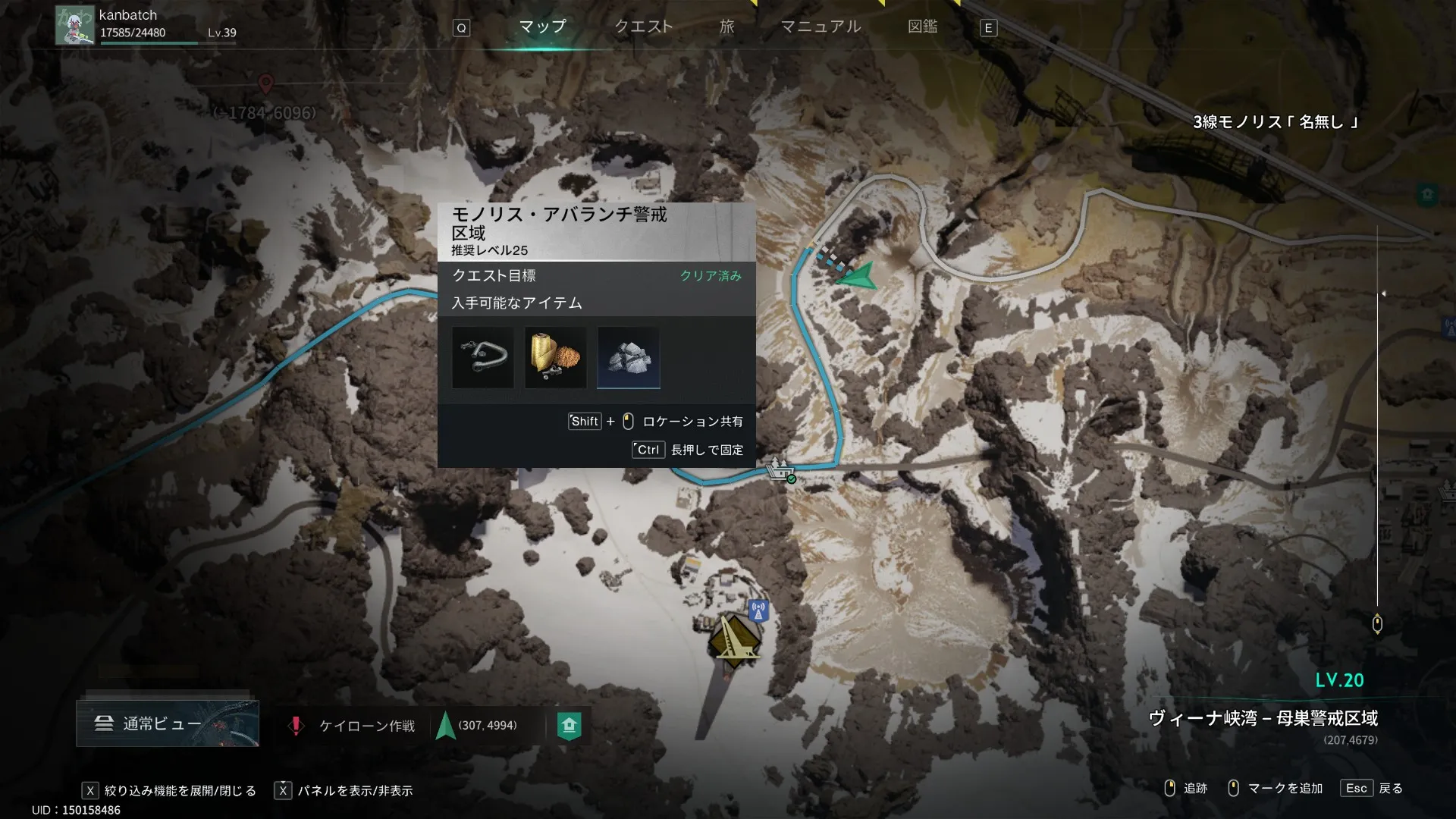Center map on player coordinates arrow
The width and height of the screenshot is (1456, 819).
pyautogui.click(x=446, y=726)
